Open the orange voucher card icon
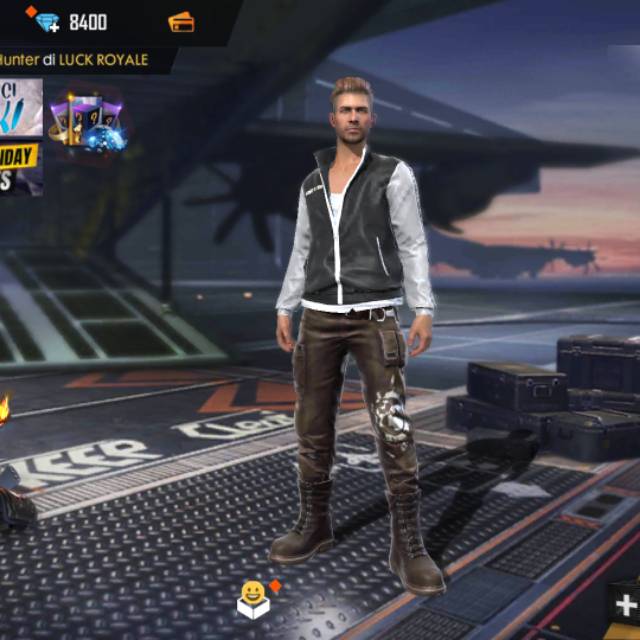The height and width of the screenshot is (640, 640). click(x=181, y=21)
